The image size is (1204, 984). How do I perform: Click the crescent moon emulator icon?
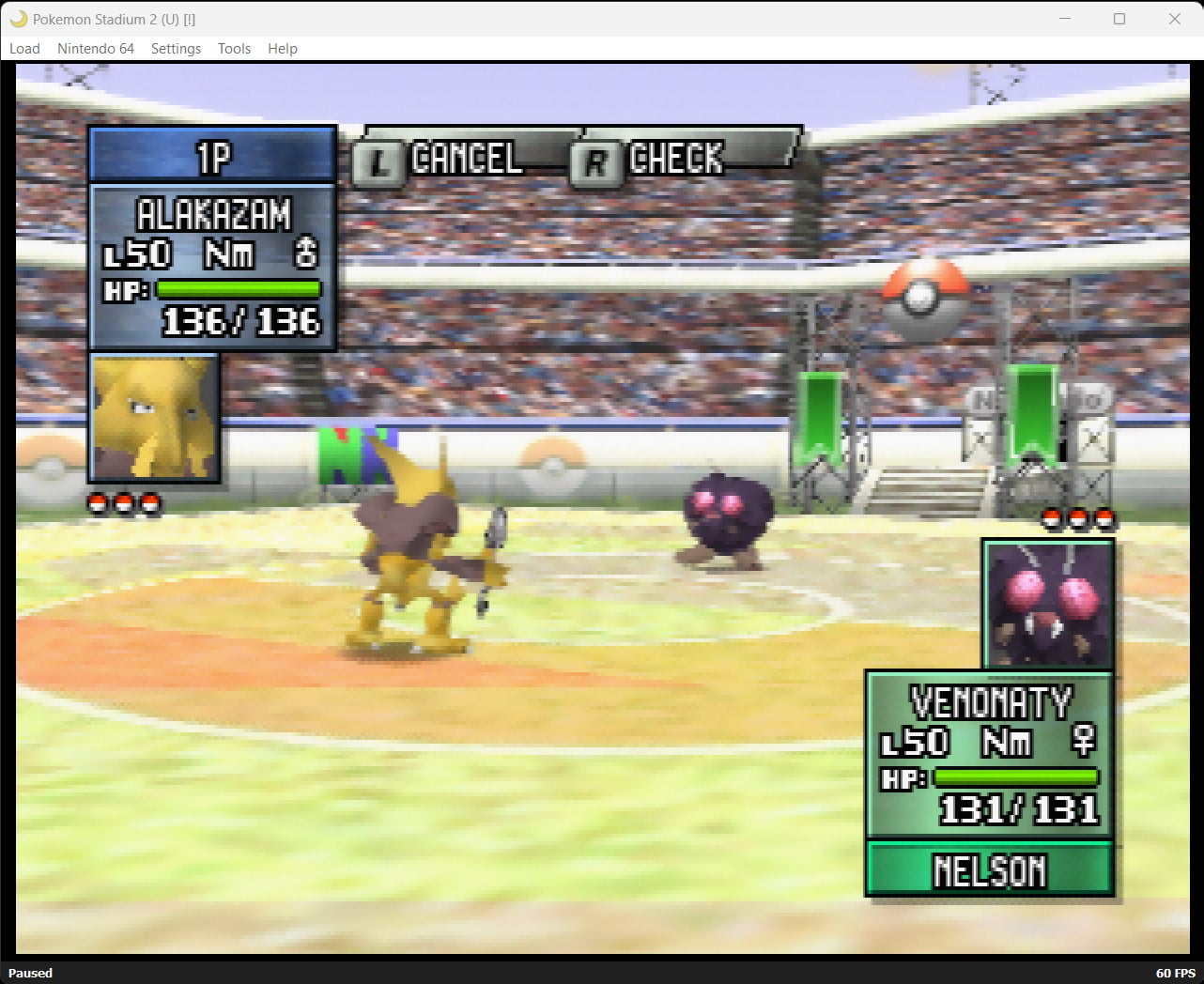click(17, 19)
